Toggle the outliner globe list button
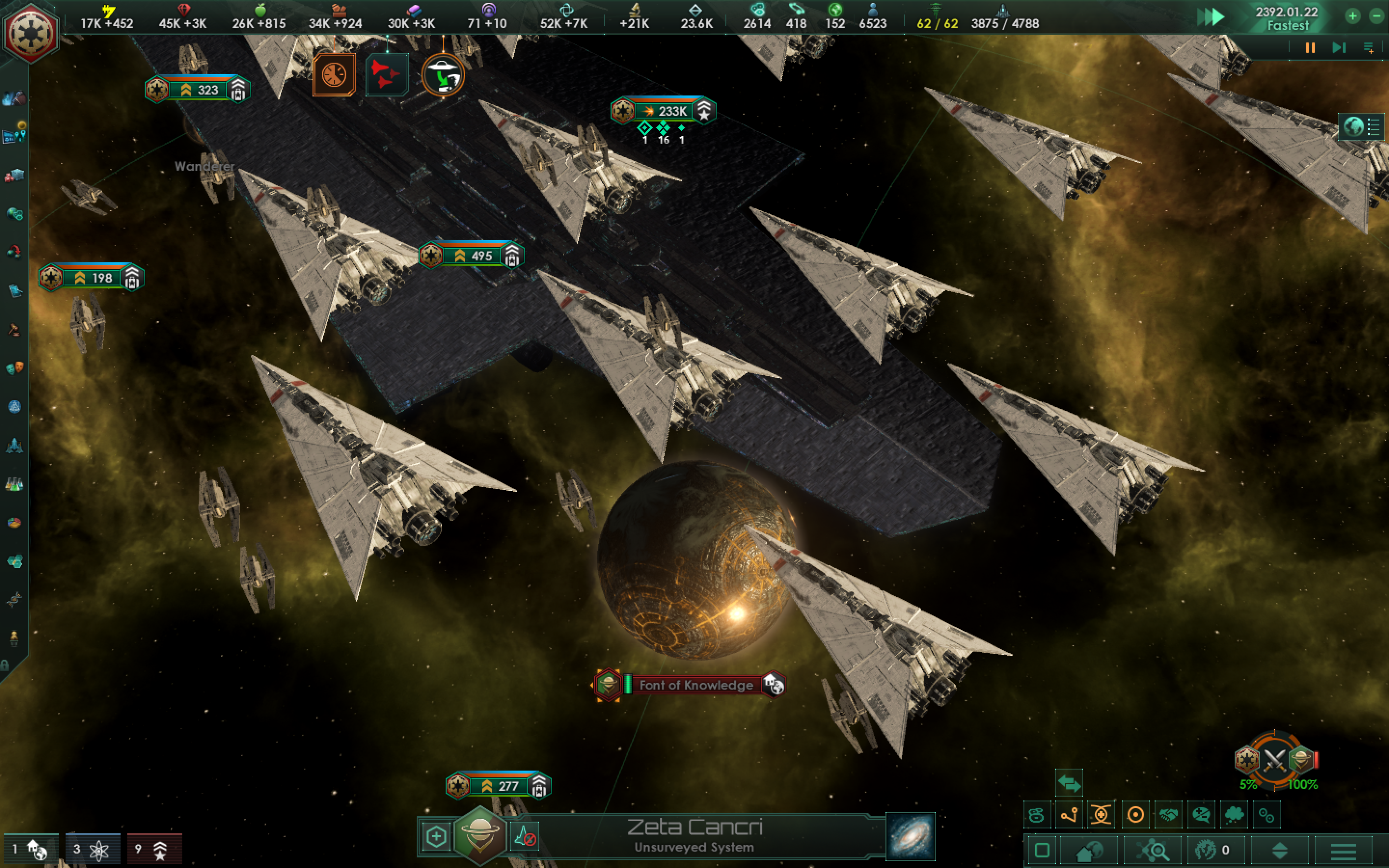1389x868 pixels. click(x=1362, y=127)
